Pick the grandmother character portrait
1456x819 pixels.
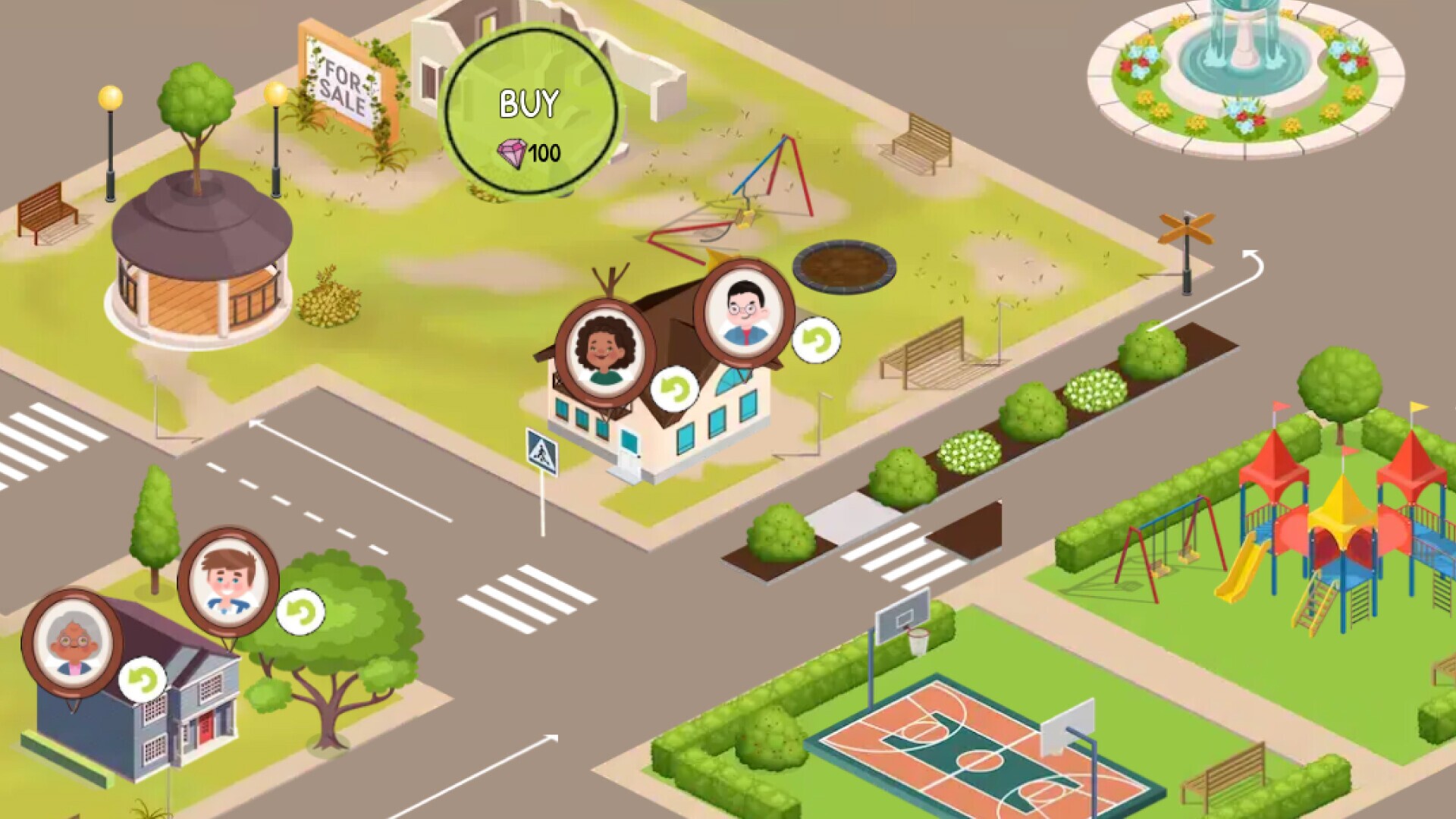(x=72, y=643)
